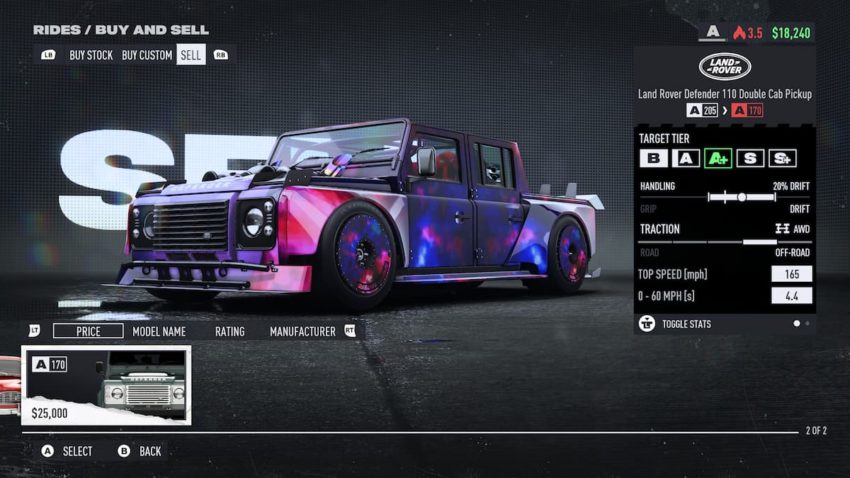Sort the list by Model Name
850x478 pixels.
coord(159,331)
